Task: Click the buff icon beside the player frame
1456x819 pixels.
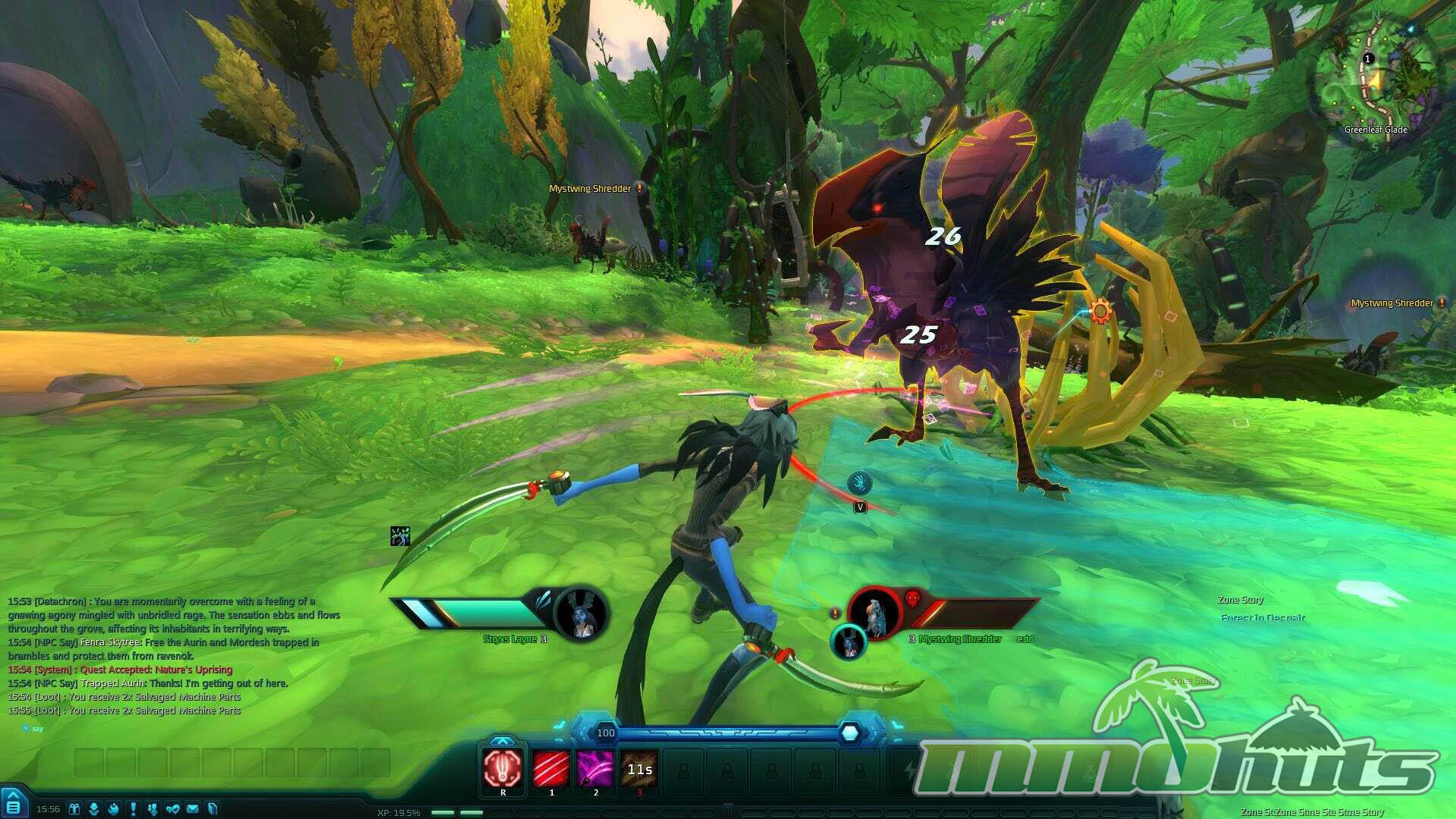Action: point(400,536)
